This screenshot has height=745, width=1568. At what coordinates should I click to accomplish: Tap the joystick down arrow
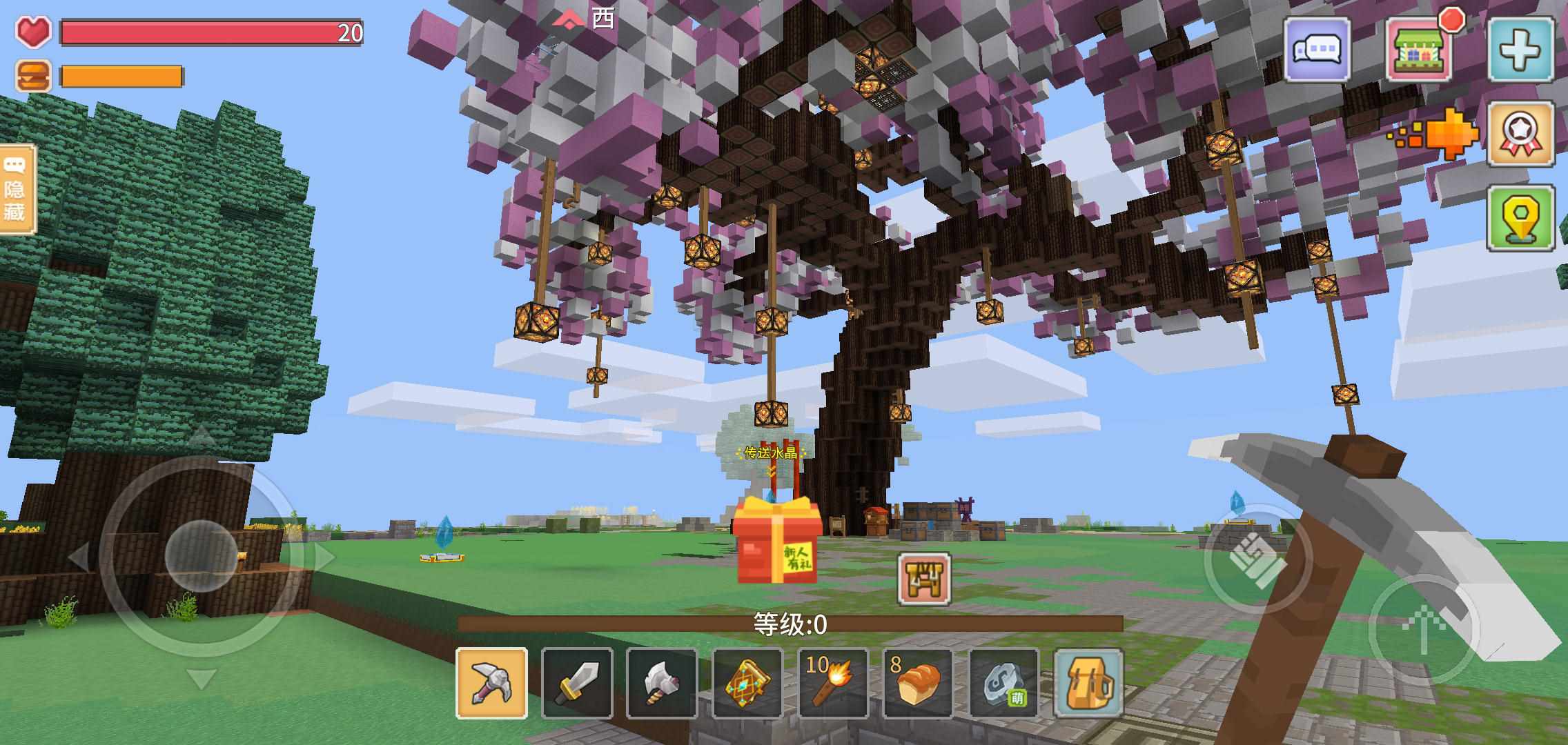pos(201,679)
